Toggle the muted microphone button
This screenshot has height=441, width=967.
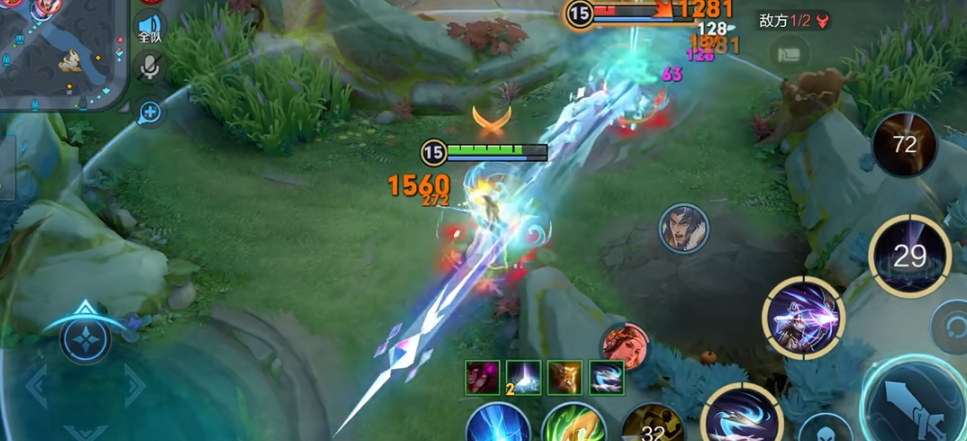pyautogui.click(x=150, y=68)
